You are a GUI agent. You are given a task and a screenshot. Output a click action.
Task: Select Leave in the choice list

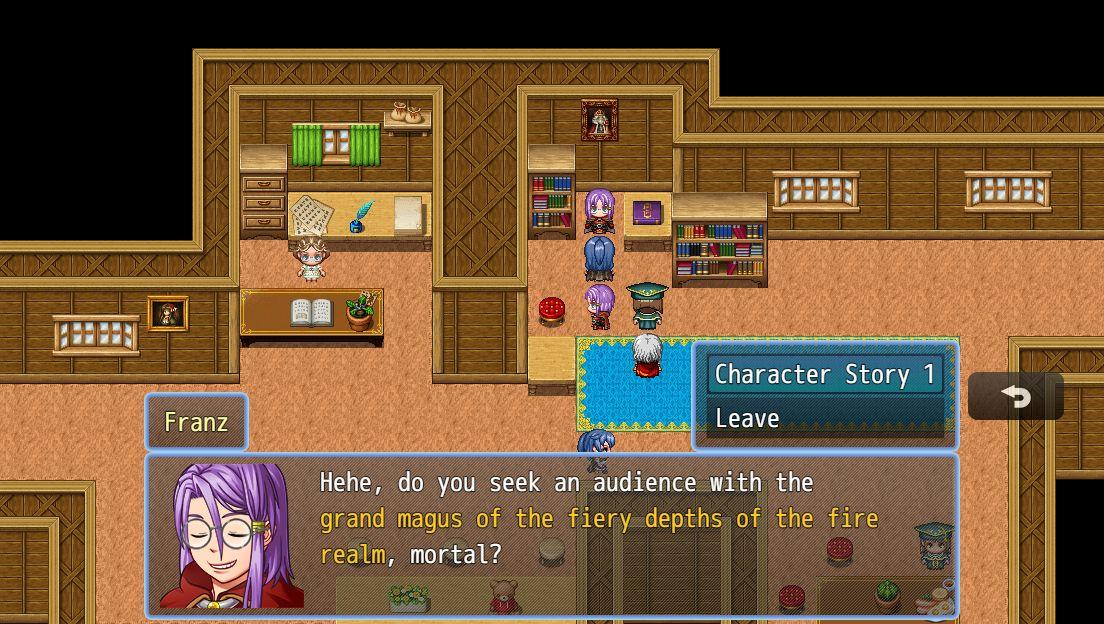pos(824,418)
